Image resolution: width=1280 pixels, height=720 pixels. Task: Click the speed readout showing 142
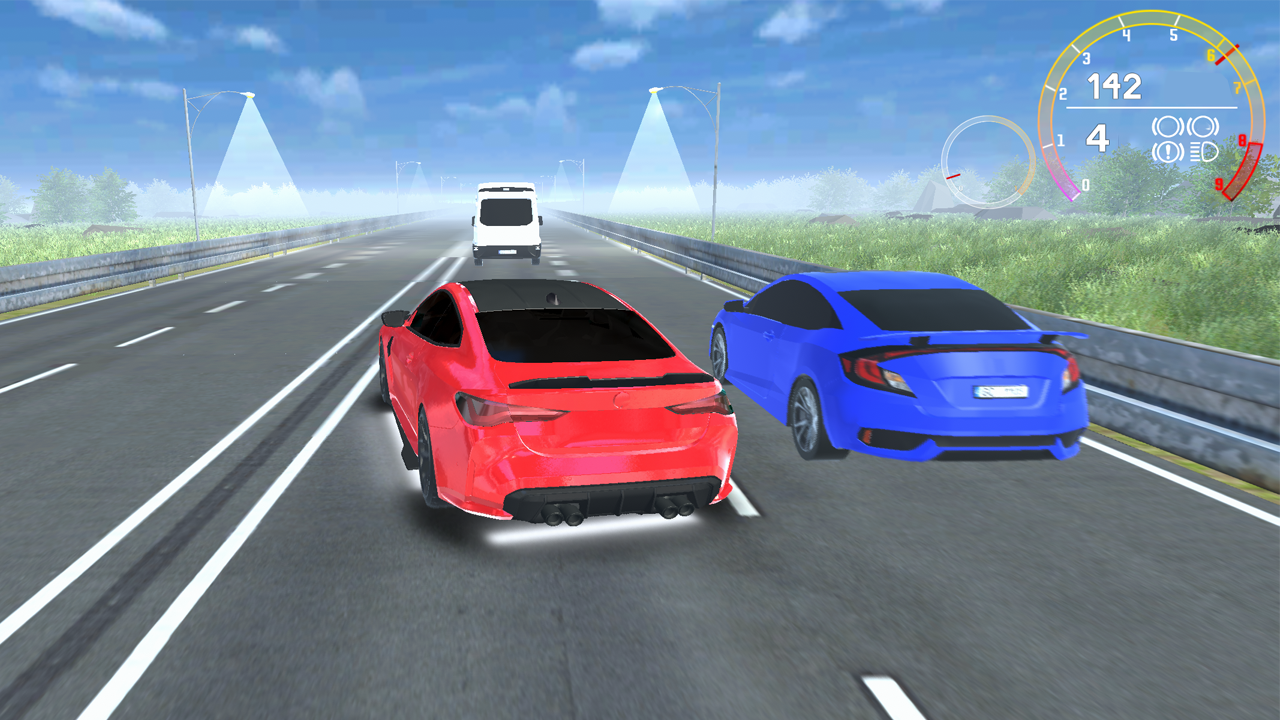click(1115, 86)
